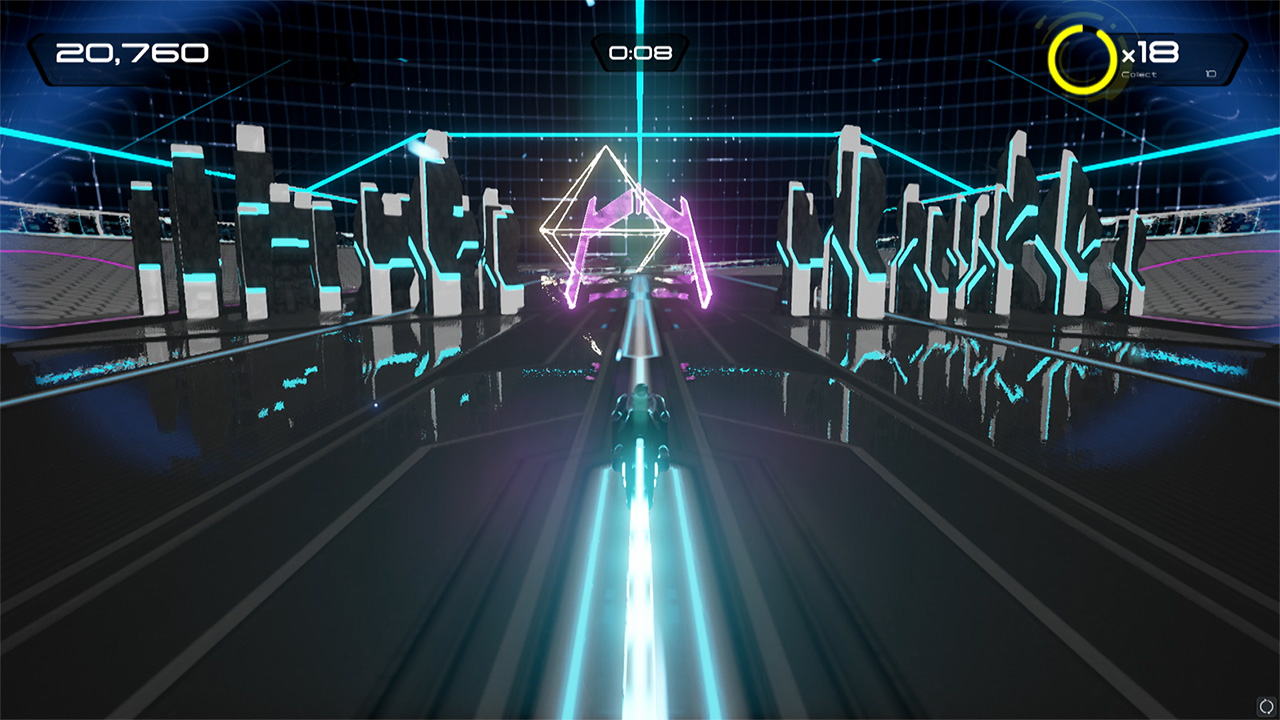Image resolution: width=1280 pixels, height=720 pixels.
Task: Select the Collect objective icon
Action: pyautogui.click(x=1139, y=73)
